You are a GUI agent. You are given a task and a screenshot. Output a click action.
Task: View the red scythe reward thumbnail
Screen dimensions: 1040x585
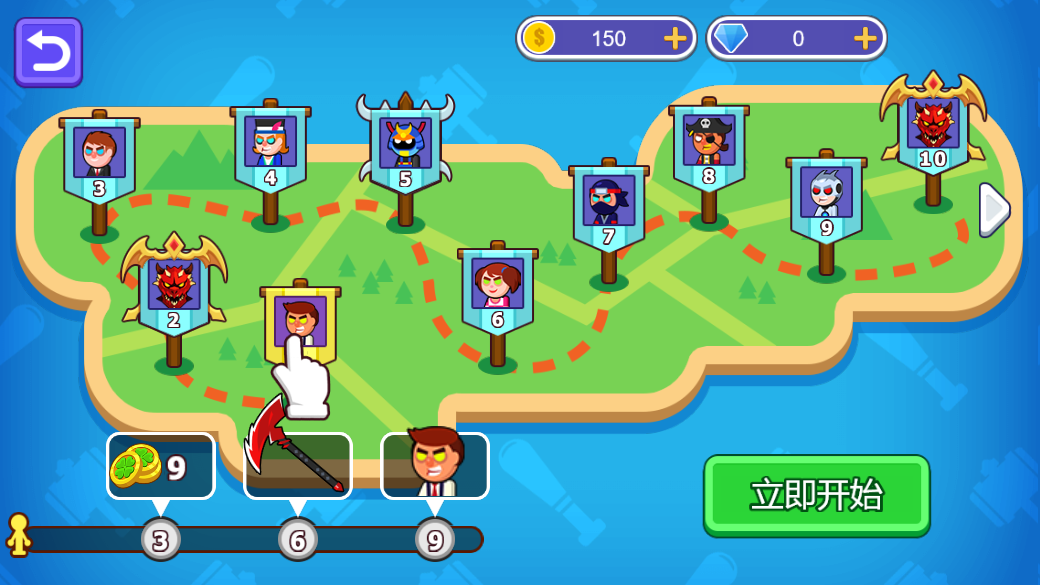[298, 466]
